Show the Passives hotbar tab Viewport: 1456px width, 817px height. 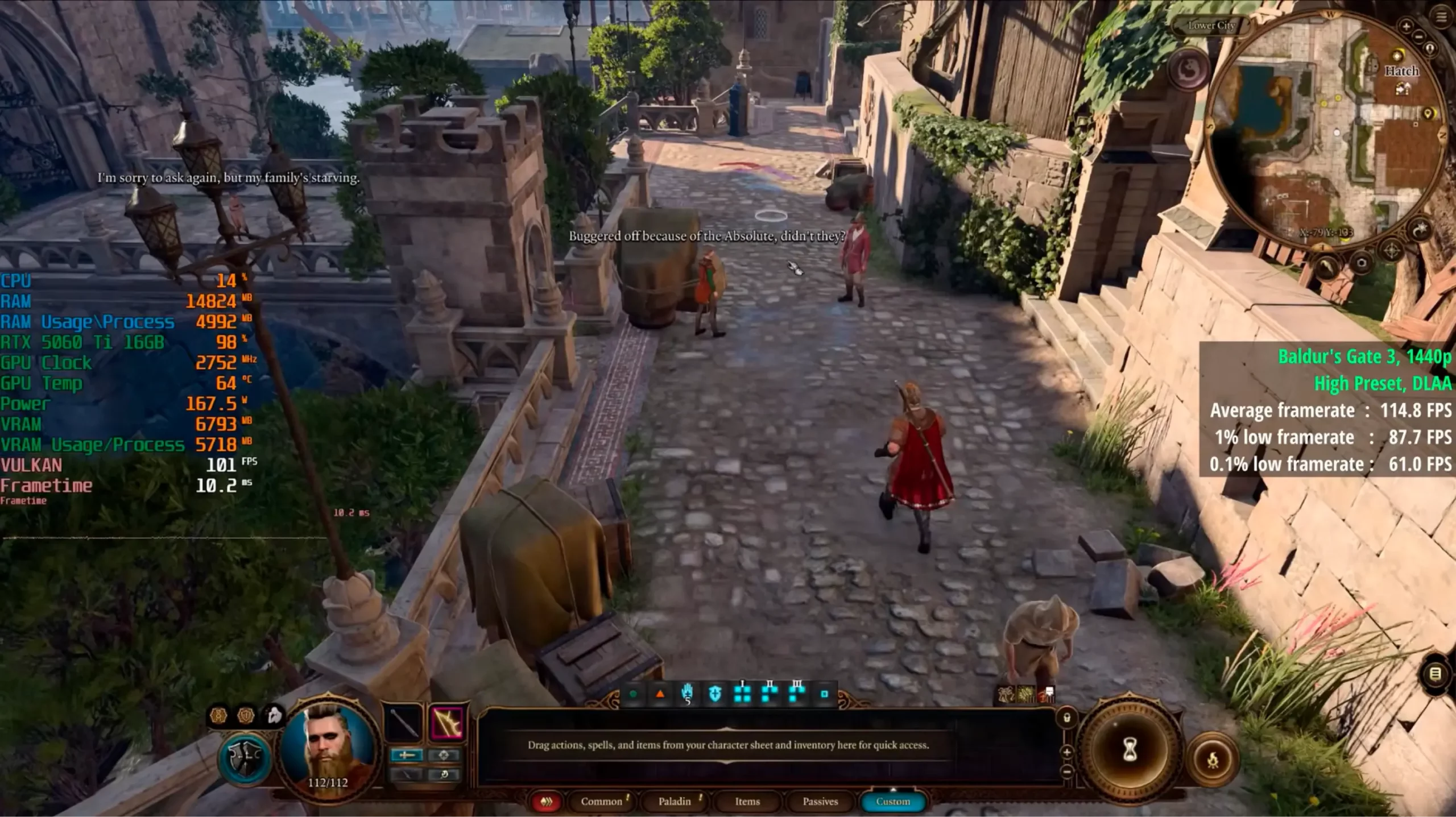[x=820, y=801]
